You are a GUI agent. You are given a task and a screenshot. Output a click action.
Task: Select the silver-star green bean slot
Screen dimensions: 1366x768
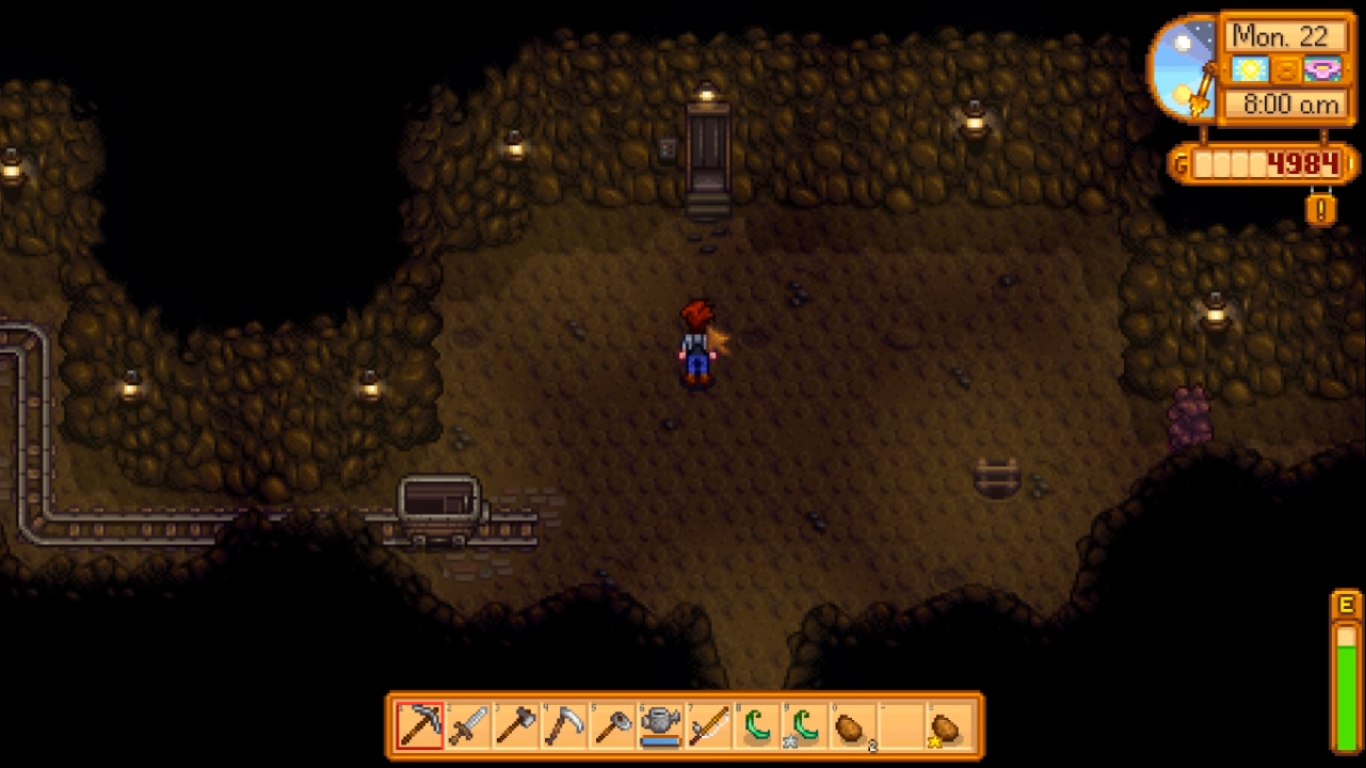click(804, 726)
